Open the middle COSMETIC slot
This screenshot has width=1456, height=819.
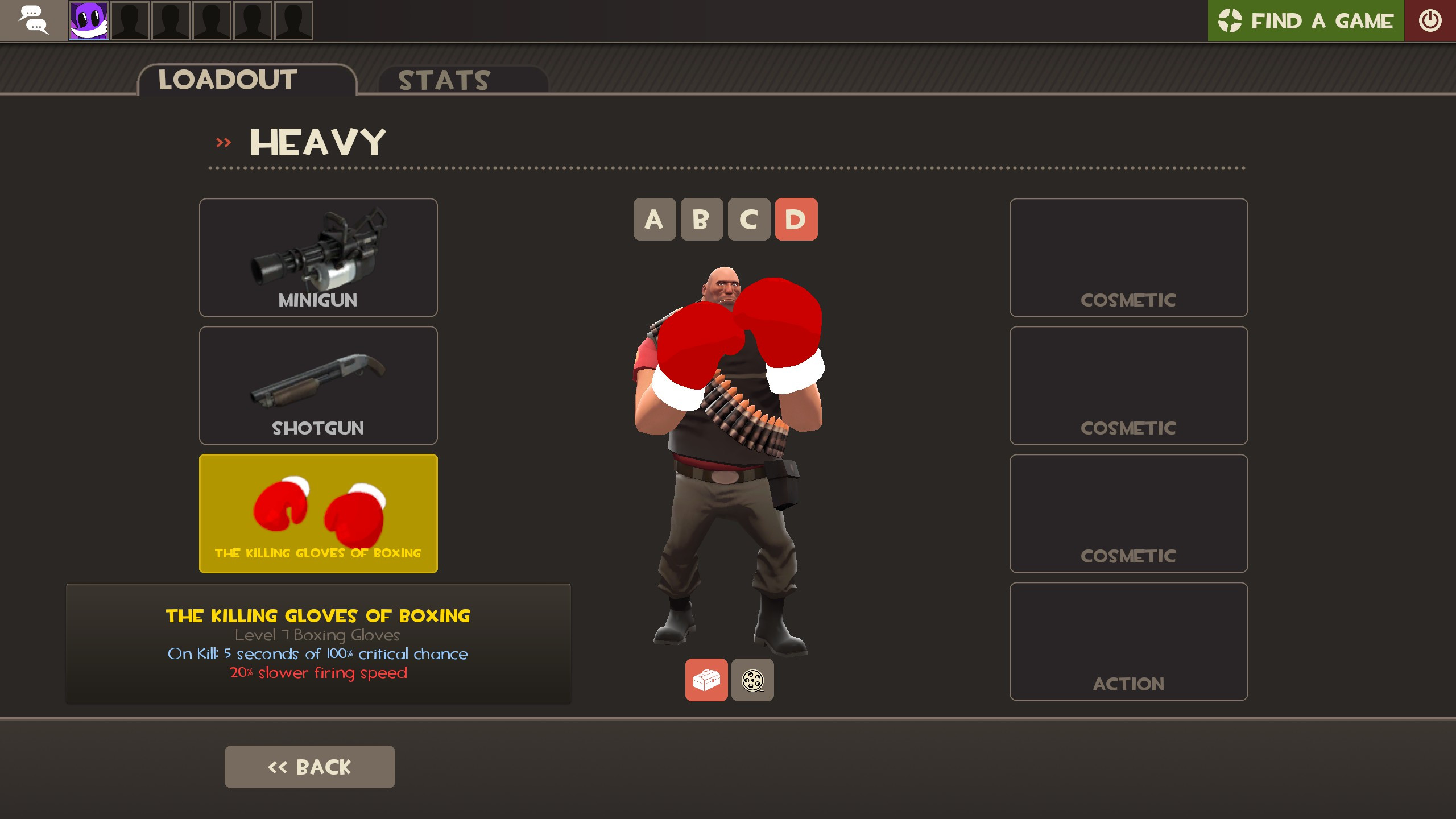(1128, 386)
